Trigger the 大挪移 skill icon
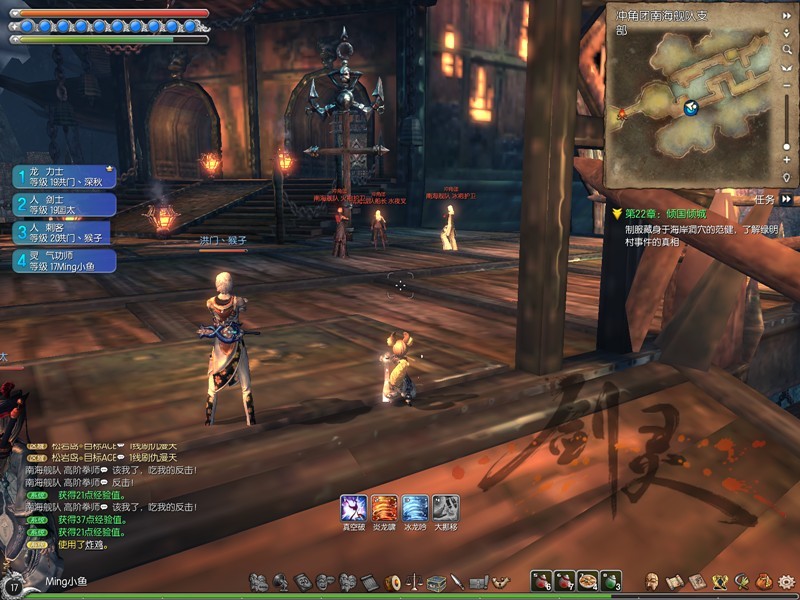This screenshot has height=600, width=800. tap(446, 508)
